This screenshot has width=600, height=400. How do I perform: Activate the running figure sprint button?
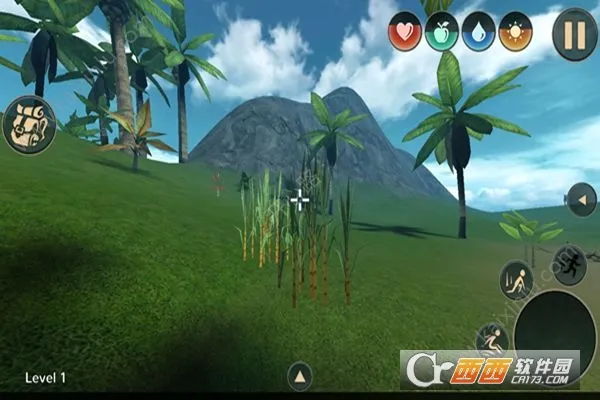(x=569, y=264)
